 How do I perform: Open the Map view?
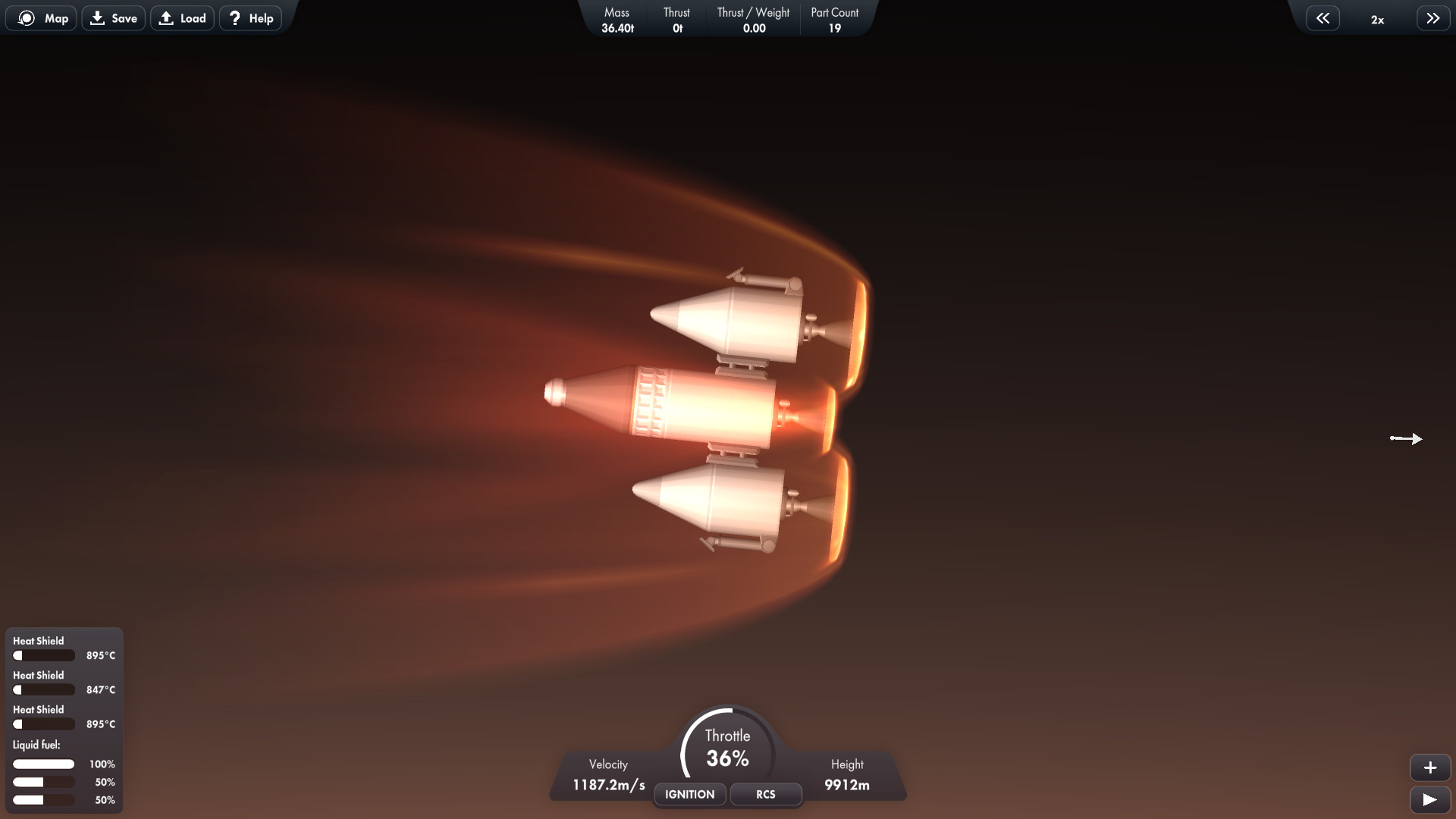41,17
